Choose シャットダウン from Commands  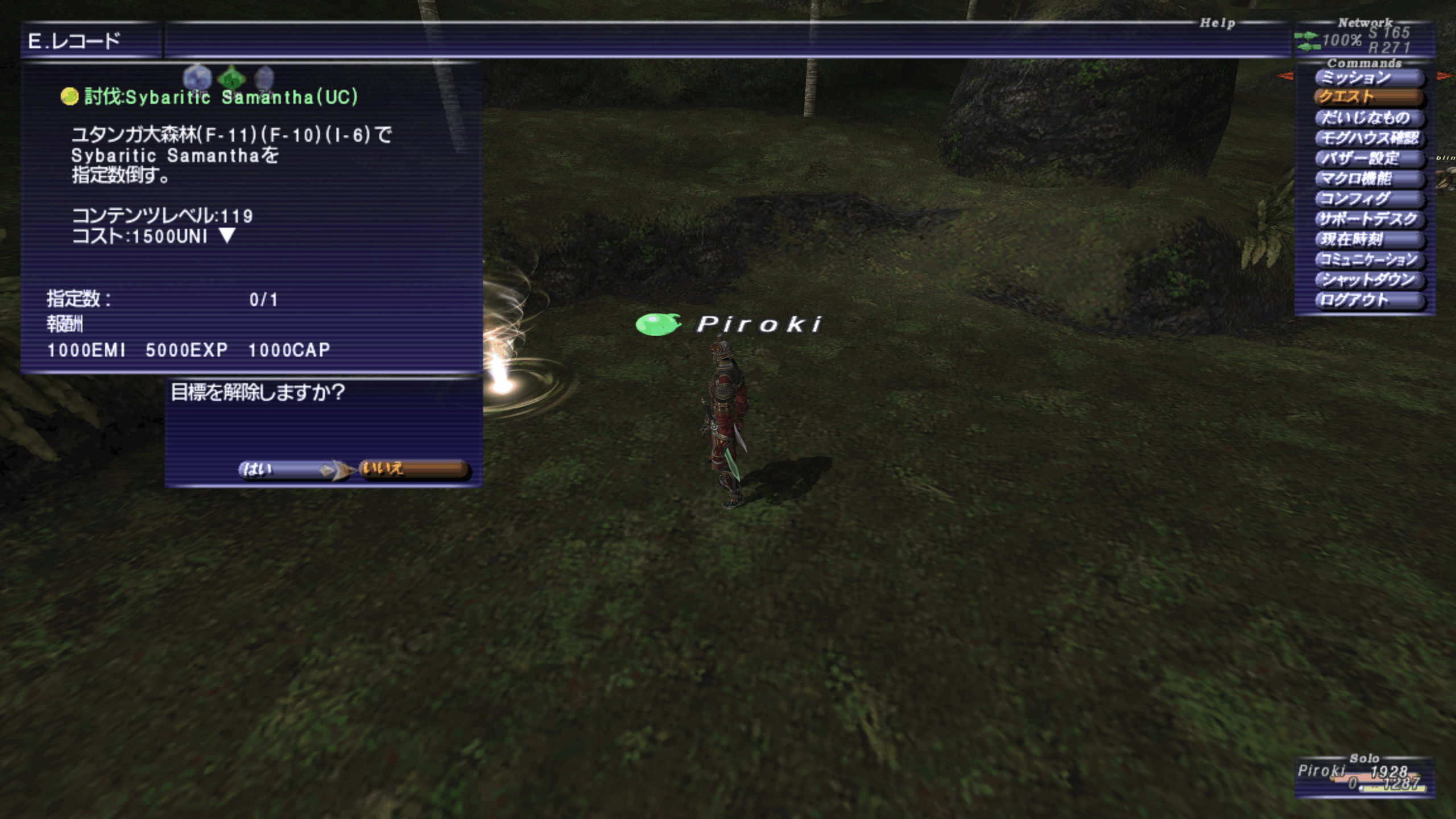pos(1368,280)
